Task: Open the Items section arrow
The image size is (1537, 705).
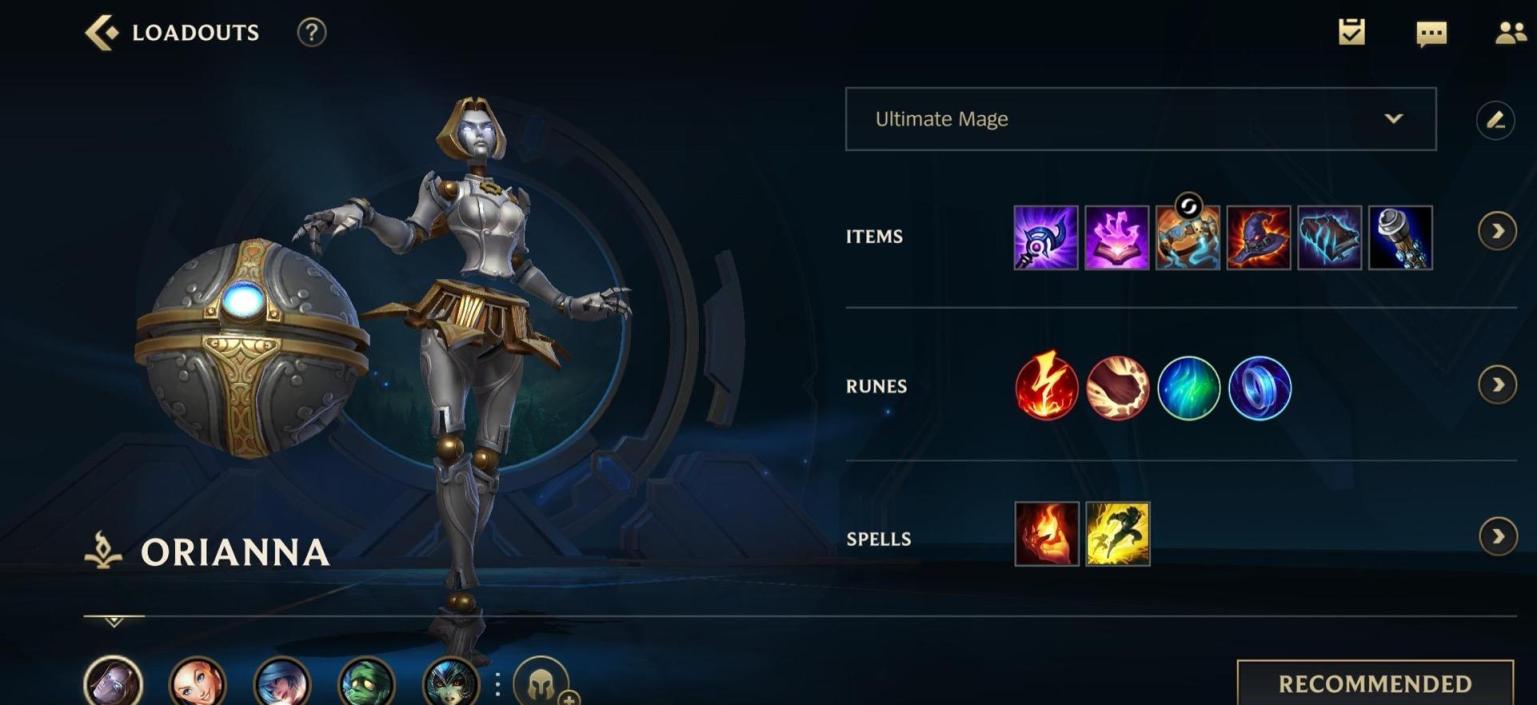Action: tap(1496, 232)
